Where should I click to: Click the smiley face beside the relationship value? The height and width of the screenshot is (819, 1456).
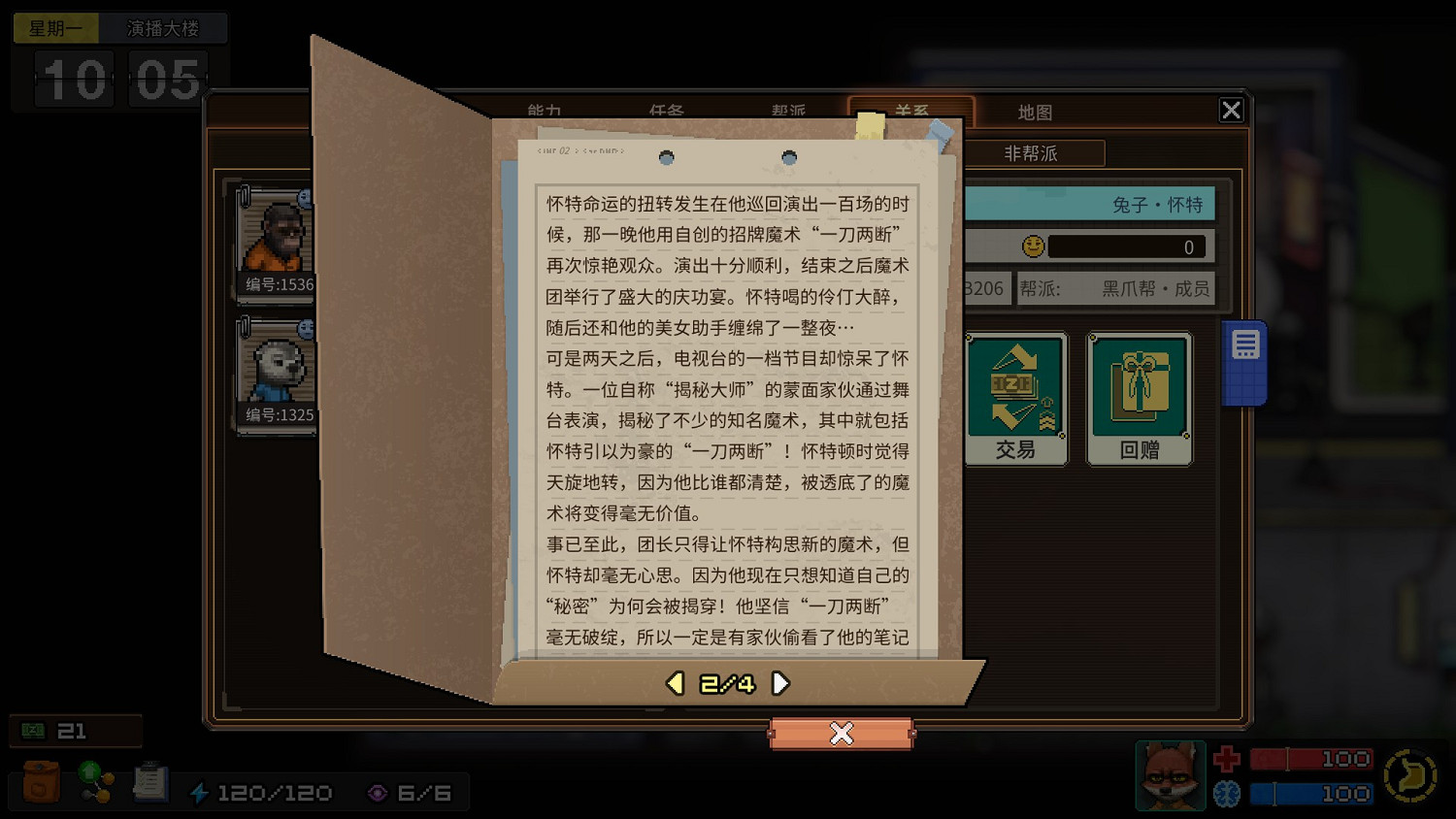[x=1034, y=246]
